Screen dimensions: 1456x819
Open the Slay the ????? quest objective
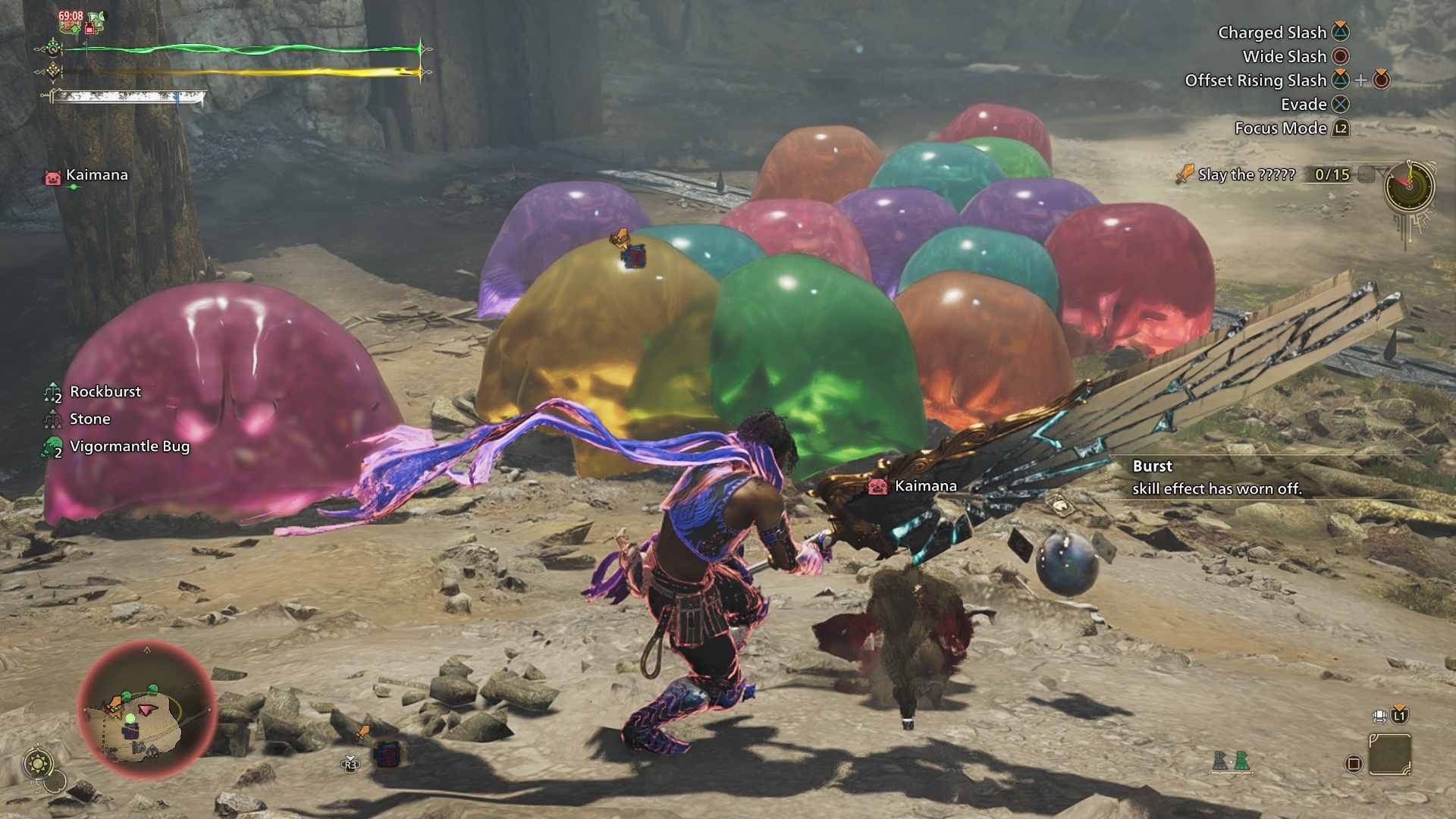(1246, 175)
